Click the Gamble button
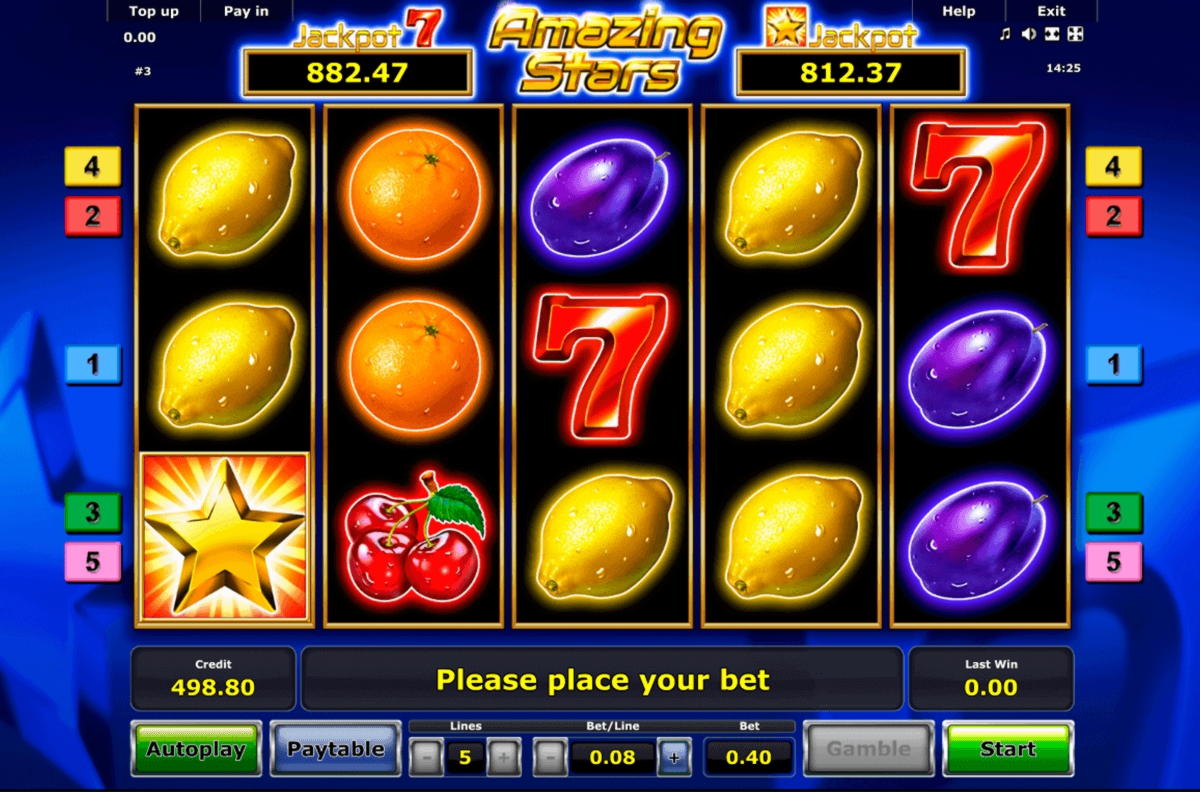The image size is (1200, 792). pyautogui.click(x=868, y=749)
